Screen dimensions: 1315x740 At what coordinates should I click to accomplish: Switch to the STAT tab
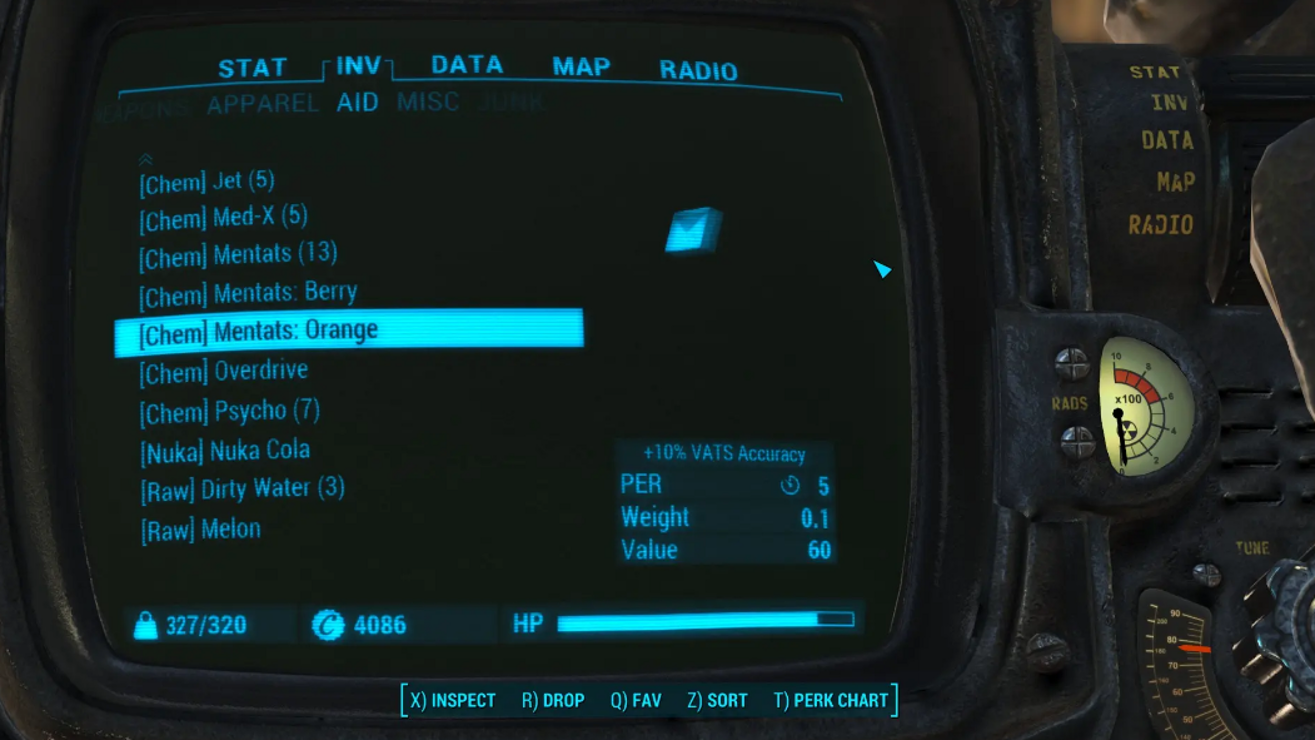tap(252, 68)
